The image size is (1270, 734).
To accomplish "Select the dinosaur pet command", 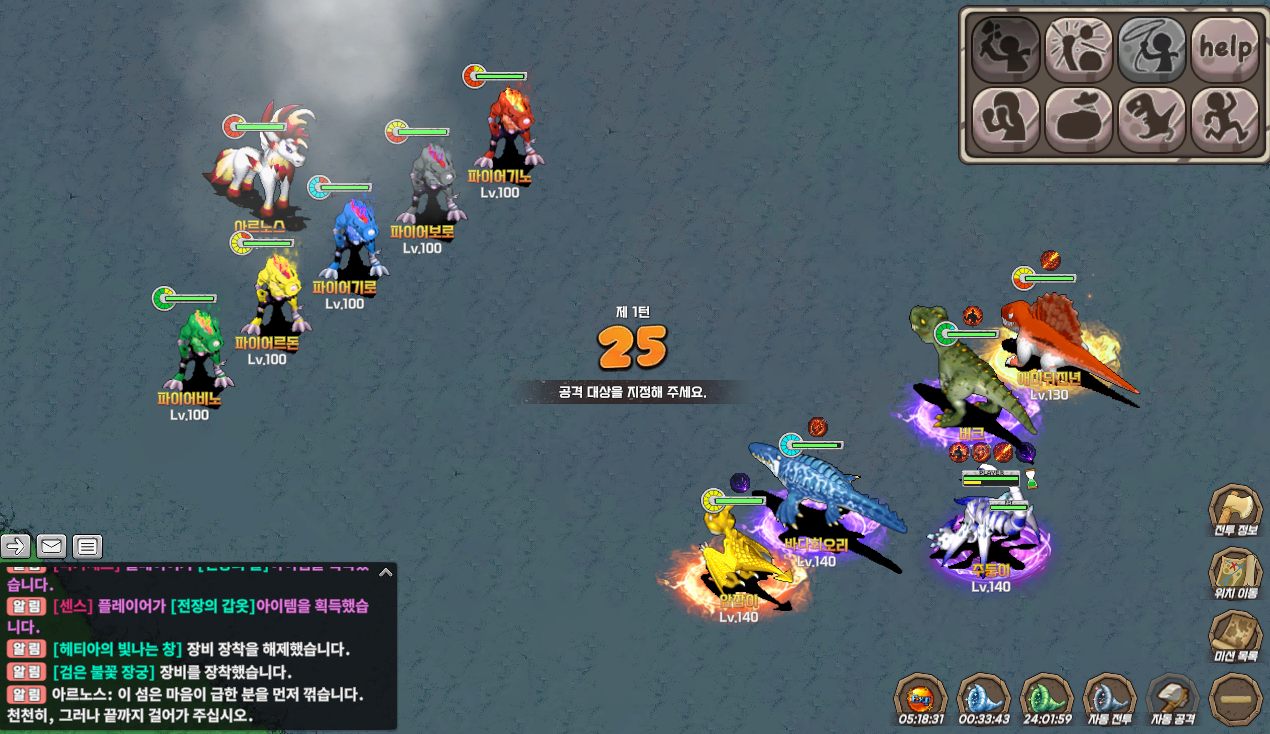I will (1151, 120).
